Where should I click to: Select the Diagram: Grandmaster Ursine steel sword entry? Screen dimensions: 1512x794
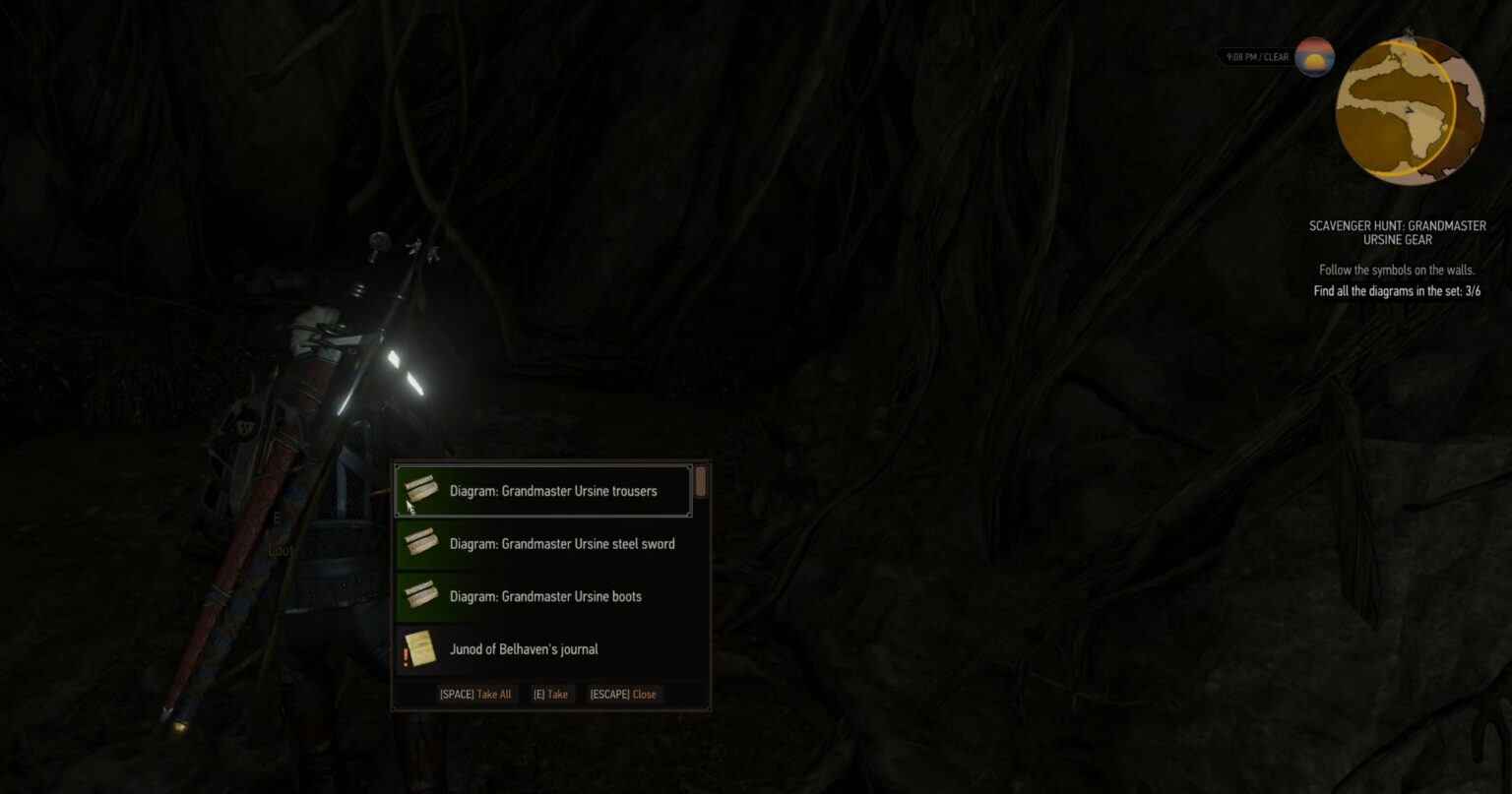[x=551, y=543]
